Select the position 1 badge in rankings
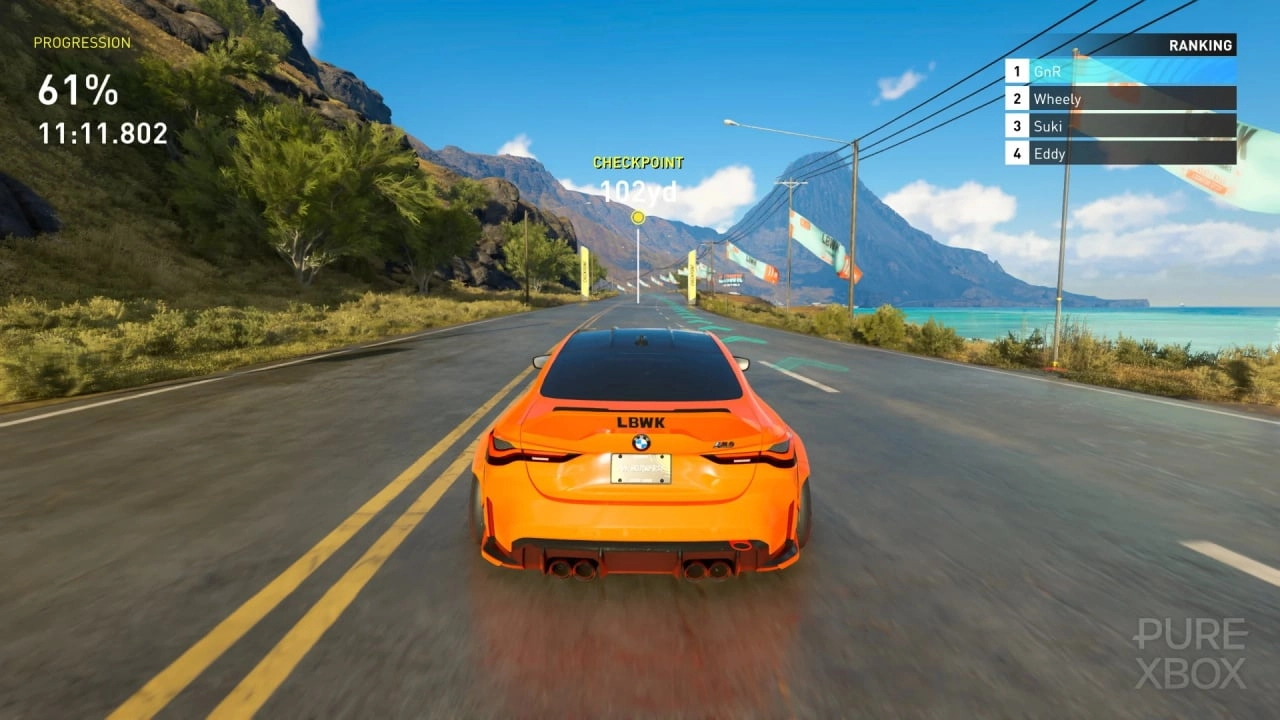1280x720 pixels. click(1017, 71)
